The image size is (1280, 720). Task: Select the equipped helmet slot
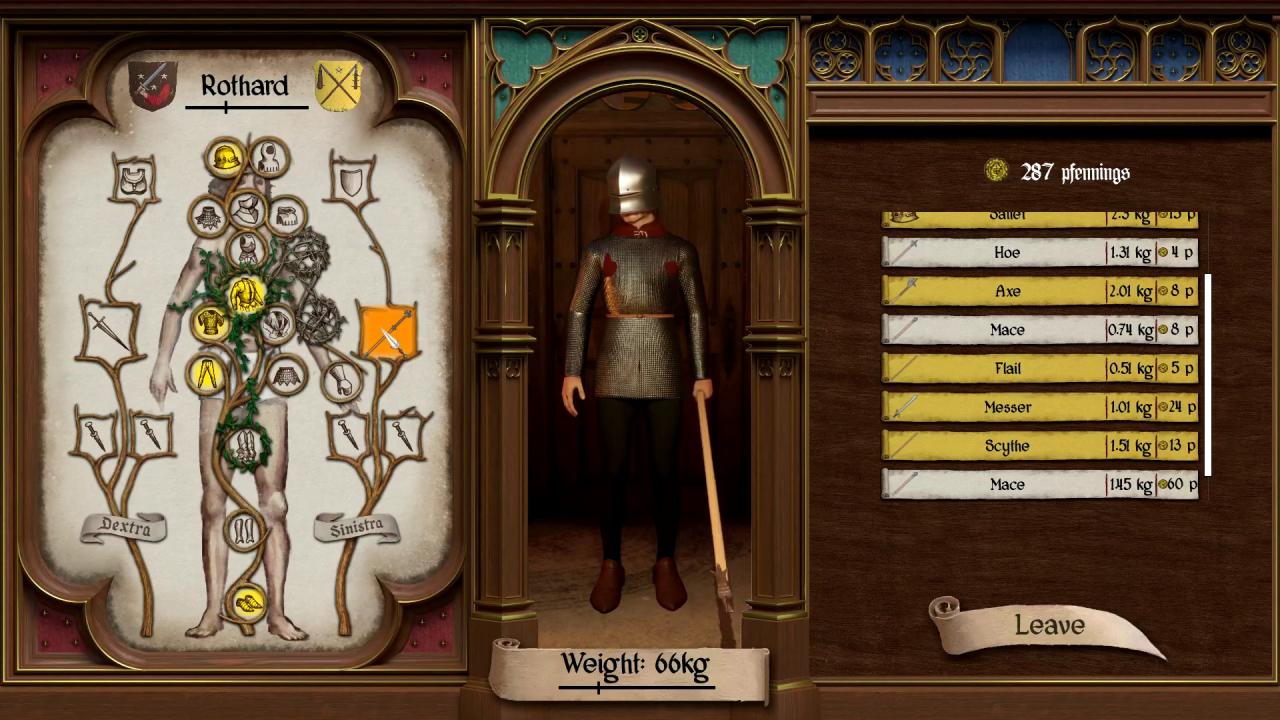coord(225,157)
